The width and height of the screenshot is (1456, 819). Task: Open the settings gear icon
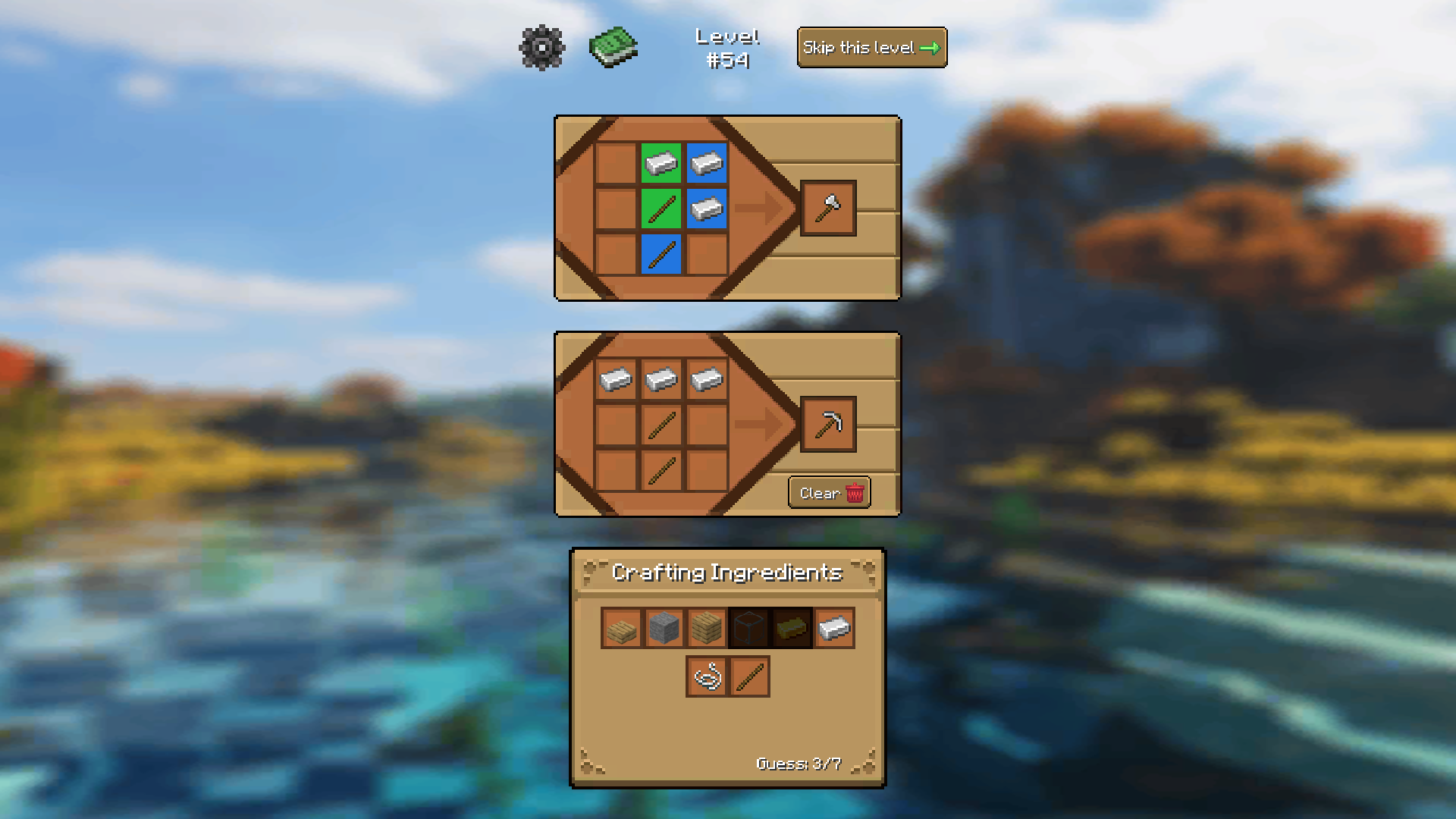pyautogui.click(x=541, y=47)
